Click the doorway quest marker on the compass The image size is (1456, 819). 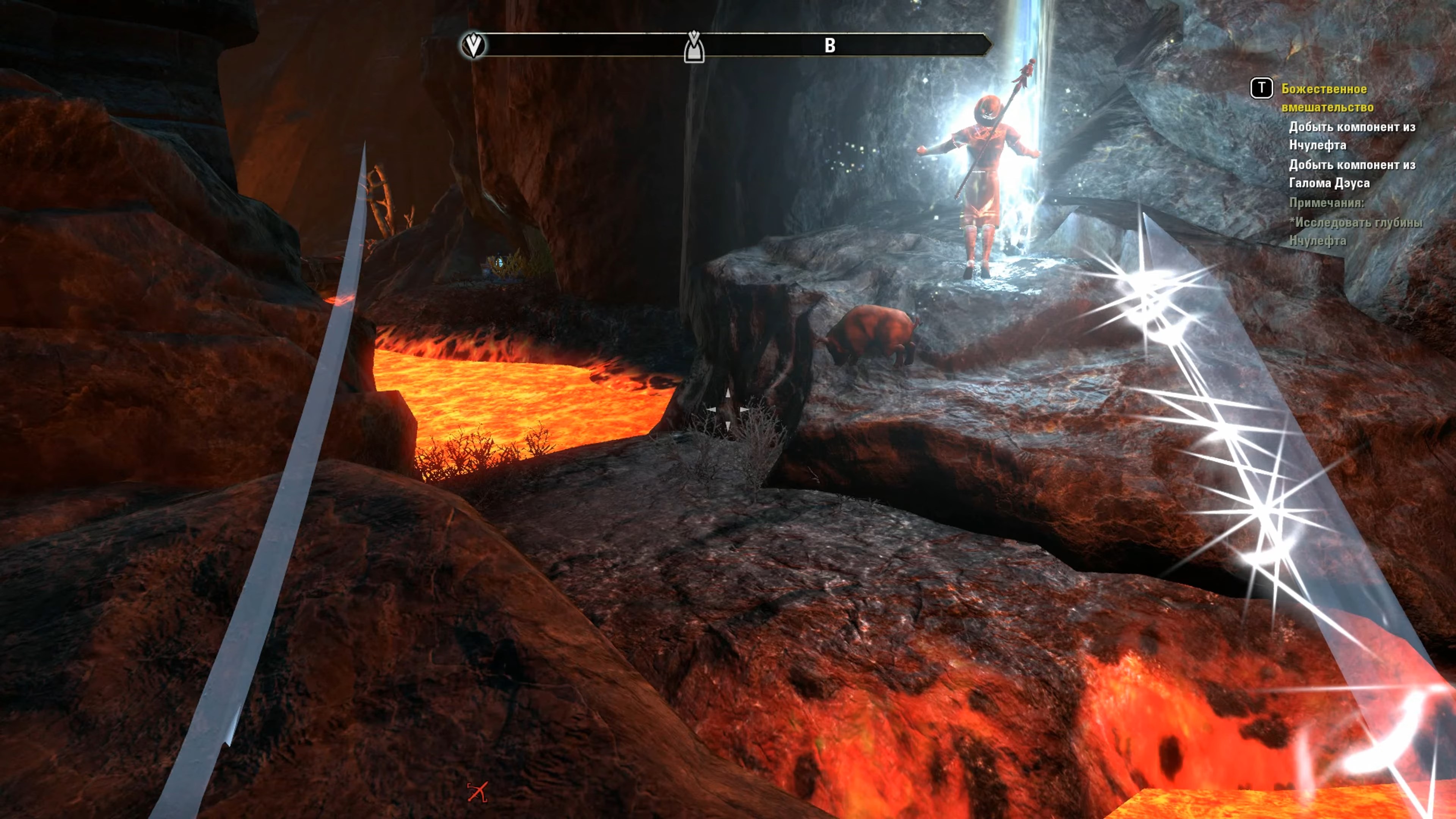693,47
